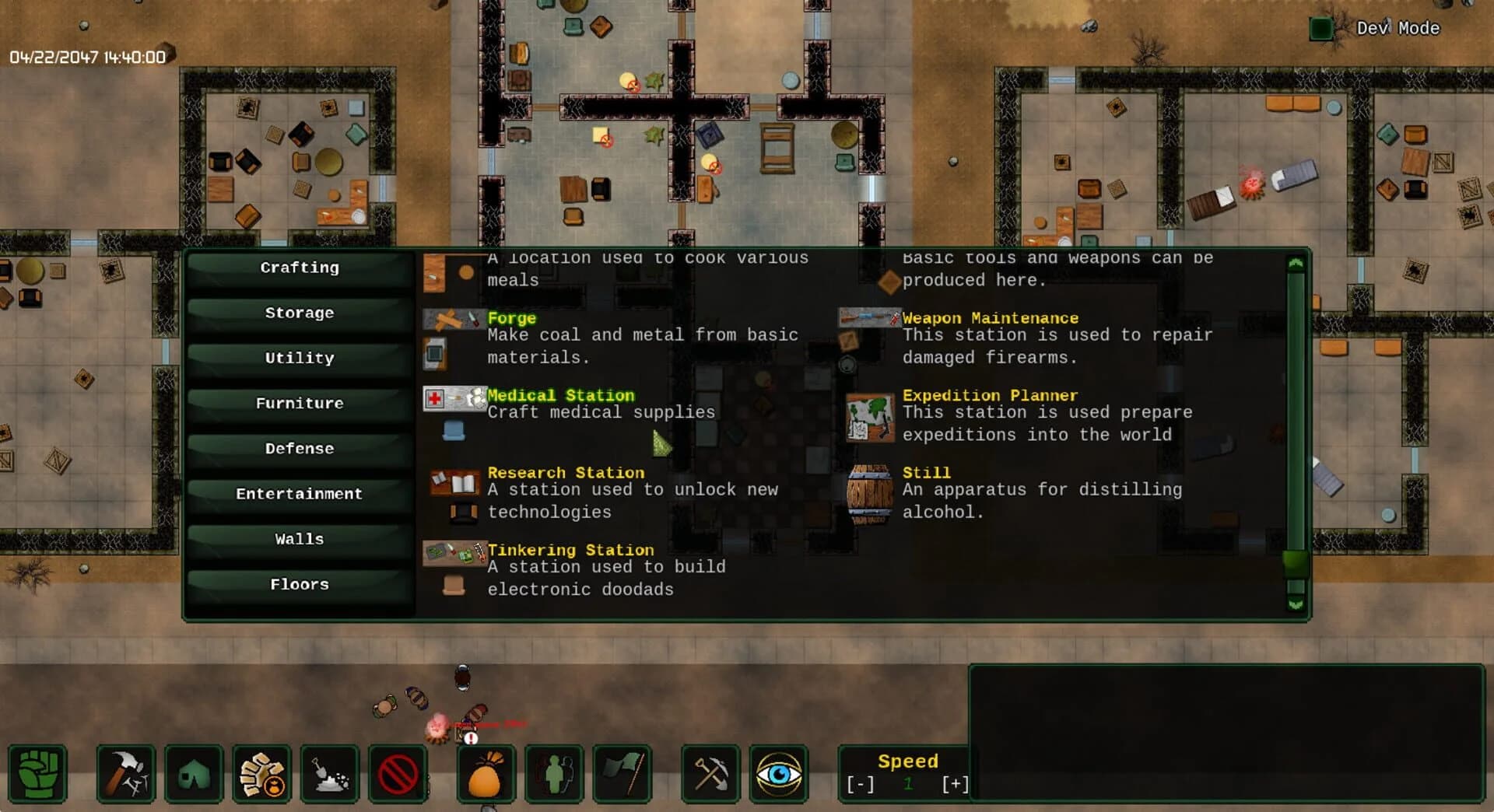Click the colonists people icon

tap(554, 774)
